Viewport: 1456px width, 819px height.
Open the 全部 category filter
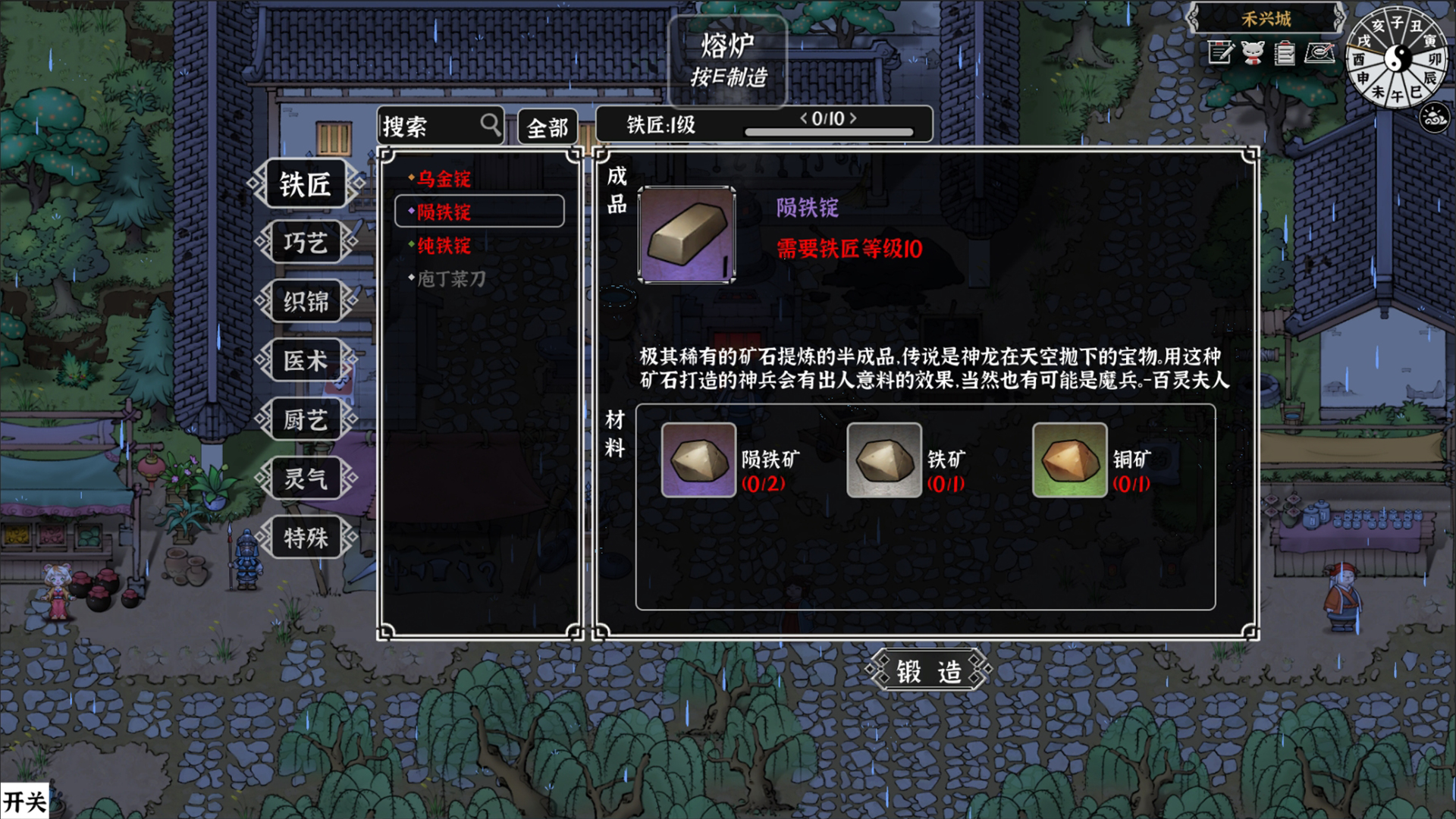tap(549, 126)
